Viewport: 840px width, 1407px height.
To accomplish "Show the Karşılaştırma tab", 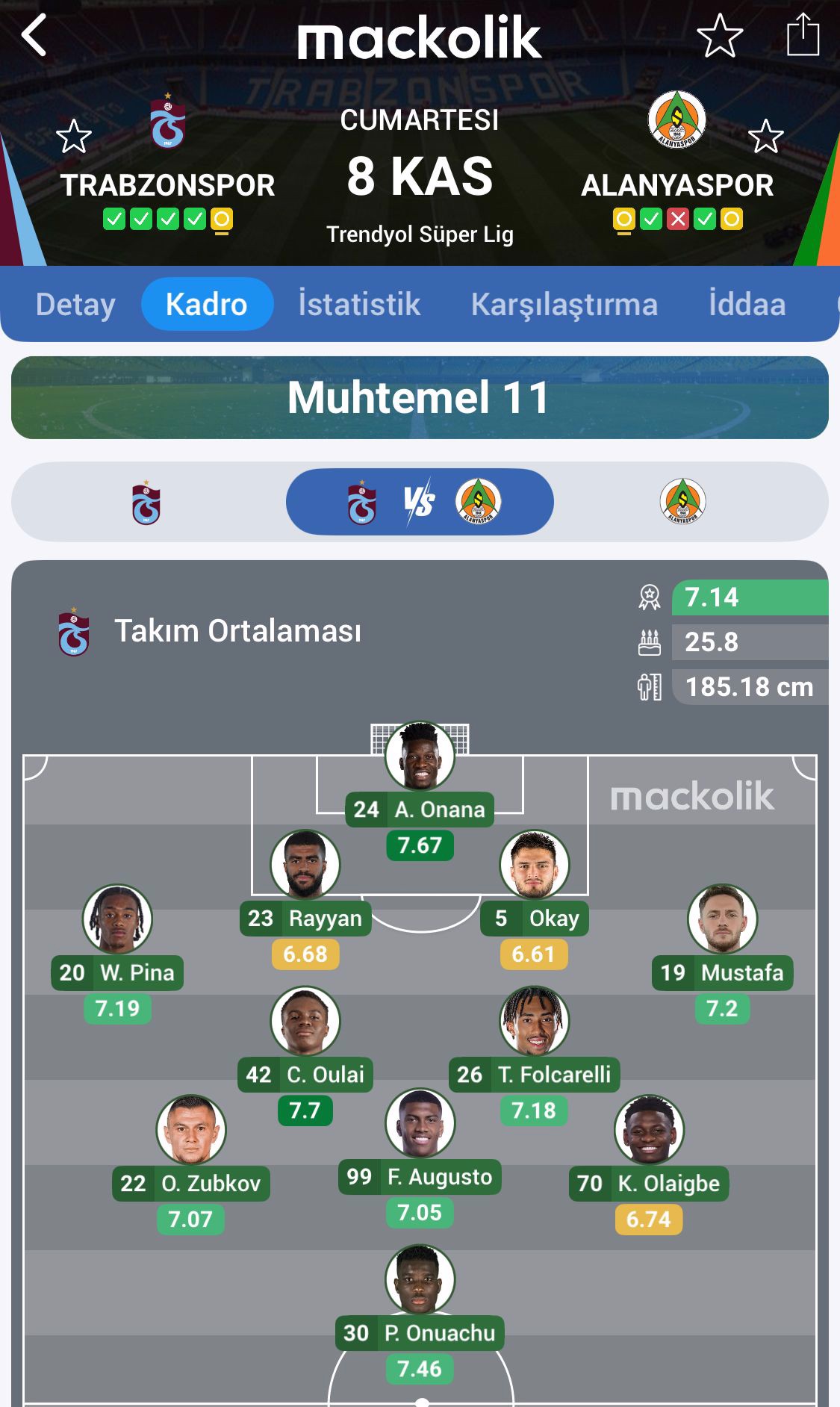I will (564, 304).
